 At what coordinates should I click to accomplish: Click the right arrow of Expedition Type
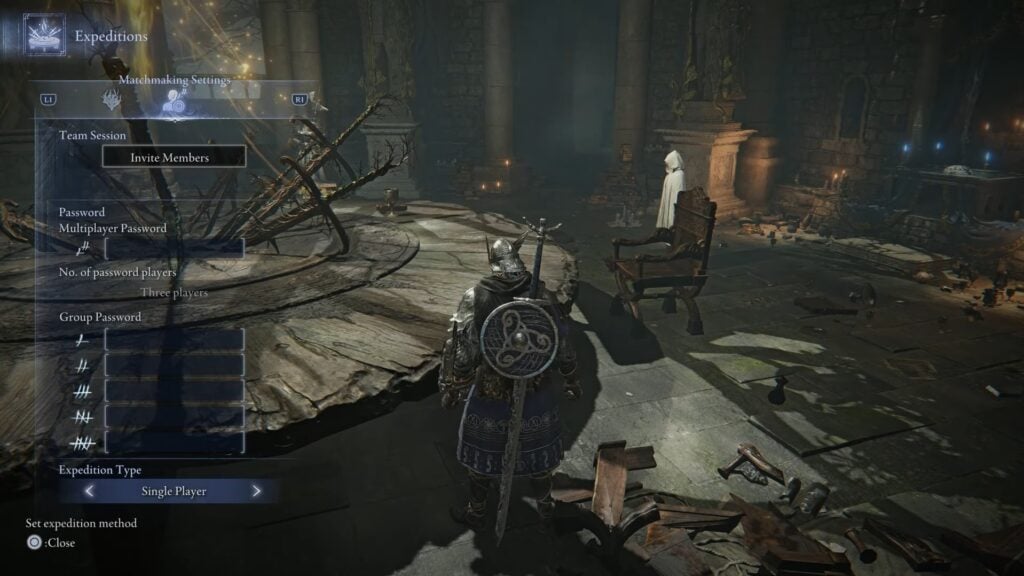[257, 491]
